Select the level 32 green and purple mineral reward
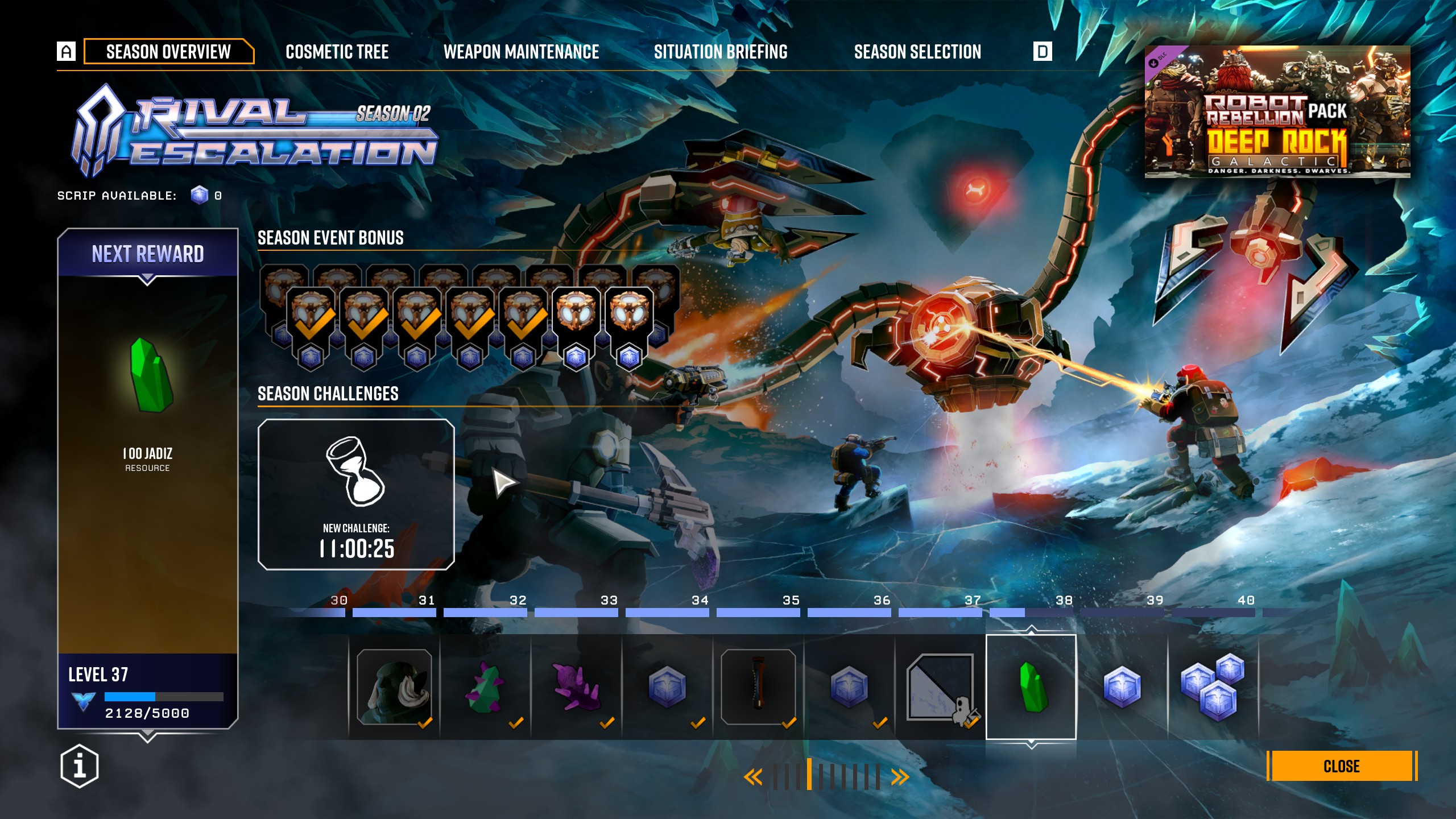Viewport: 1456px width, 819px height. [x=485, y=687]
